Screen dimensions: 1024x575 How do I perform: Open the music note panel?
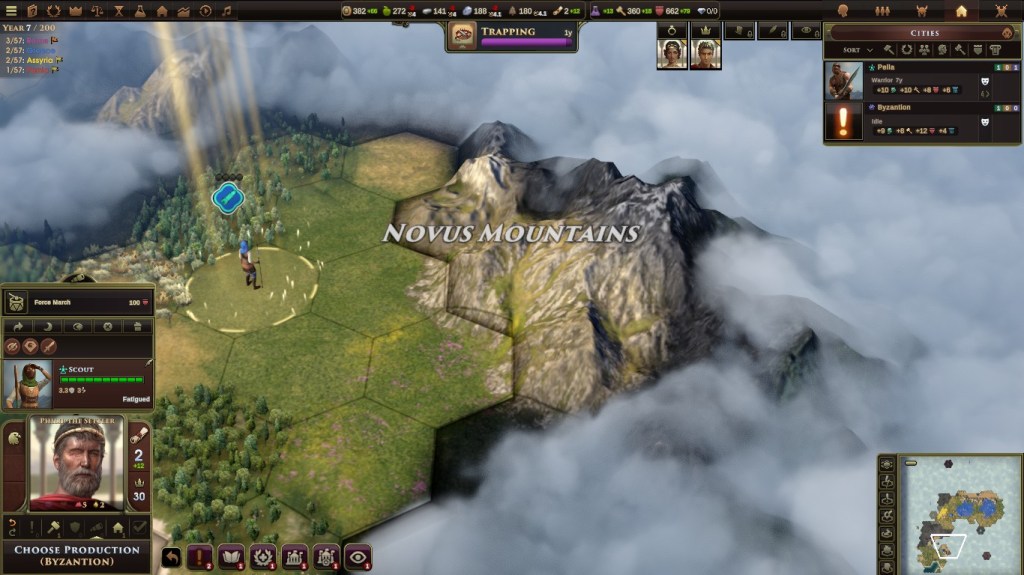point(228,11)
